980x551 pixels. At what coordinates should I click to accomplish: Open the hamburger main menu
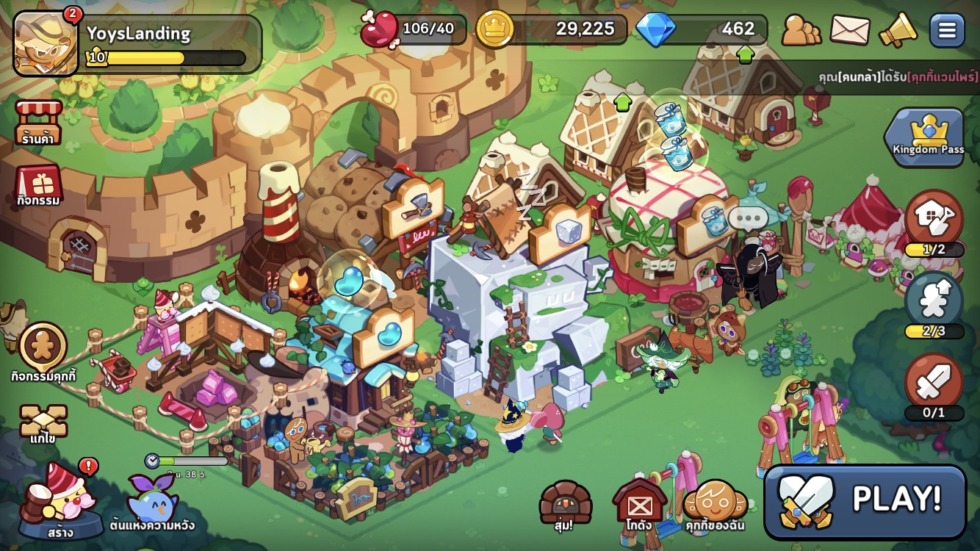click(x=946, y=30)
